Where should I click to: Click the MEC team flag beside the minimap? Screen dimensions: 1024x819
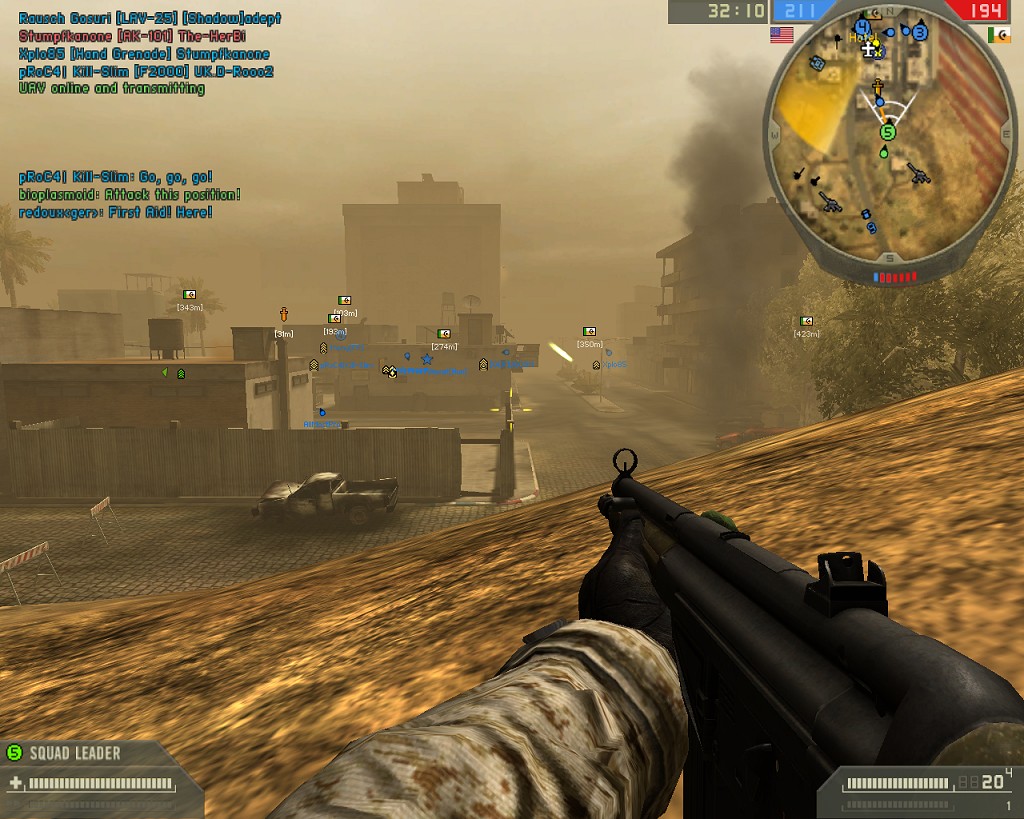[x=998, y=35]
